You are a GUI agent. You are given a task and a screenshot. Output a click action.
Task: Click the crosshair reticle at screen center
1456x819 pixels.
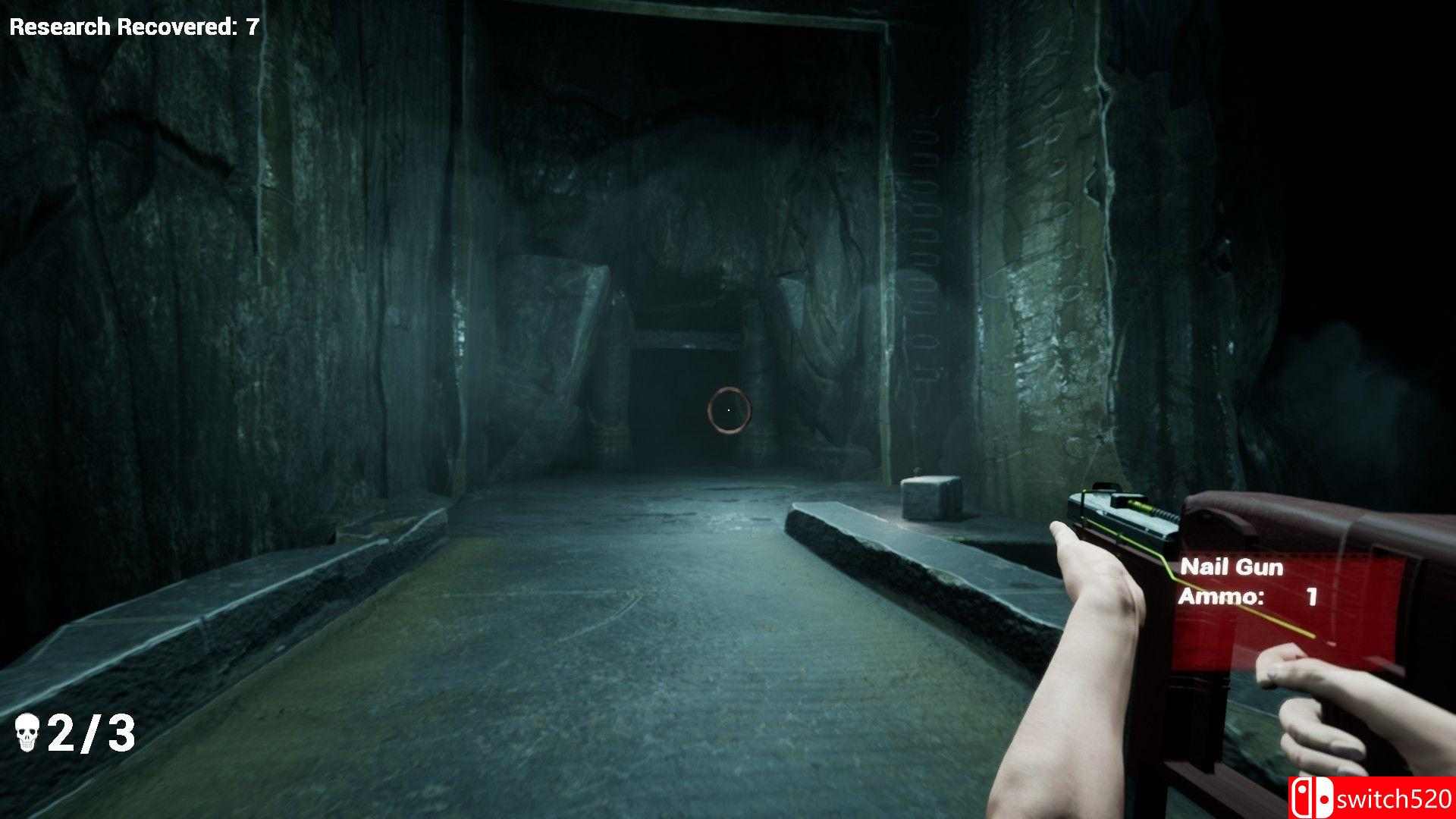[729, 409]
